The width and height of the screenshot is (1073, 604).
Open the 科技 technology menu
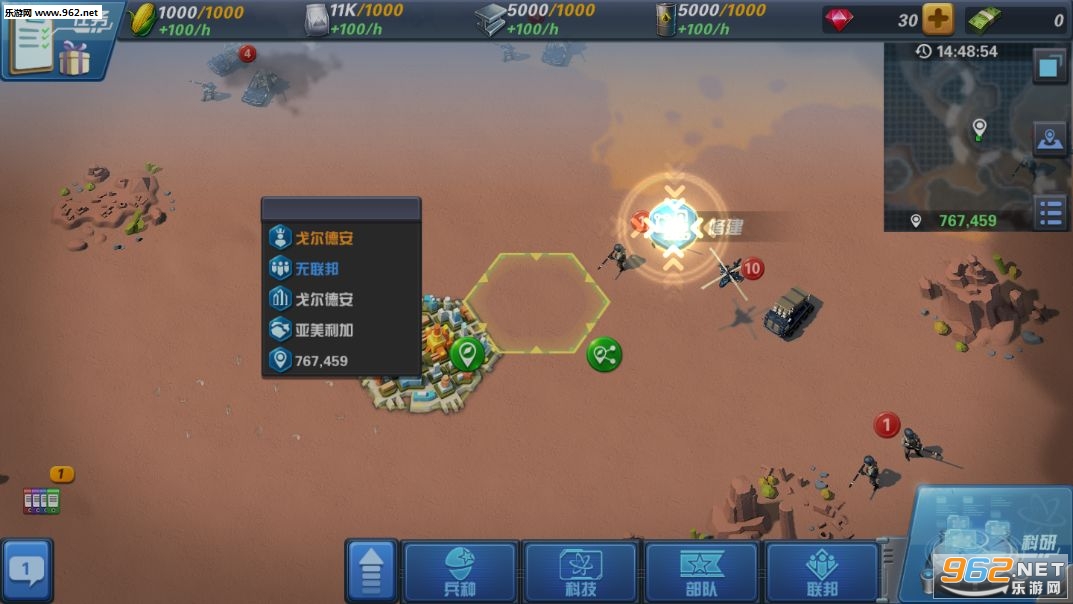coord(580,573)
